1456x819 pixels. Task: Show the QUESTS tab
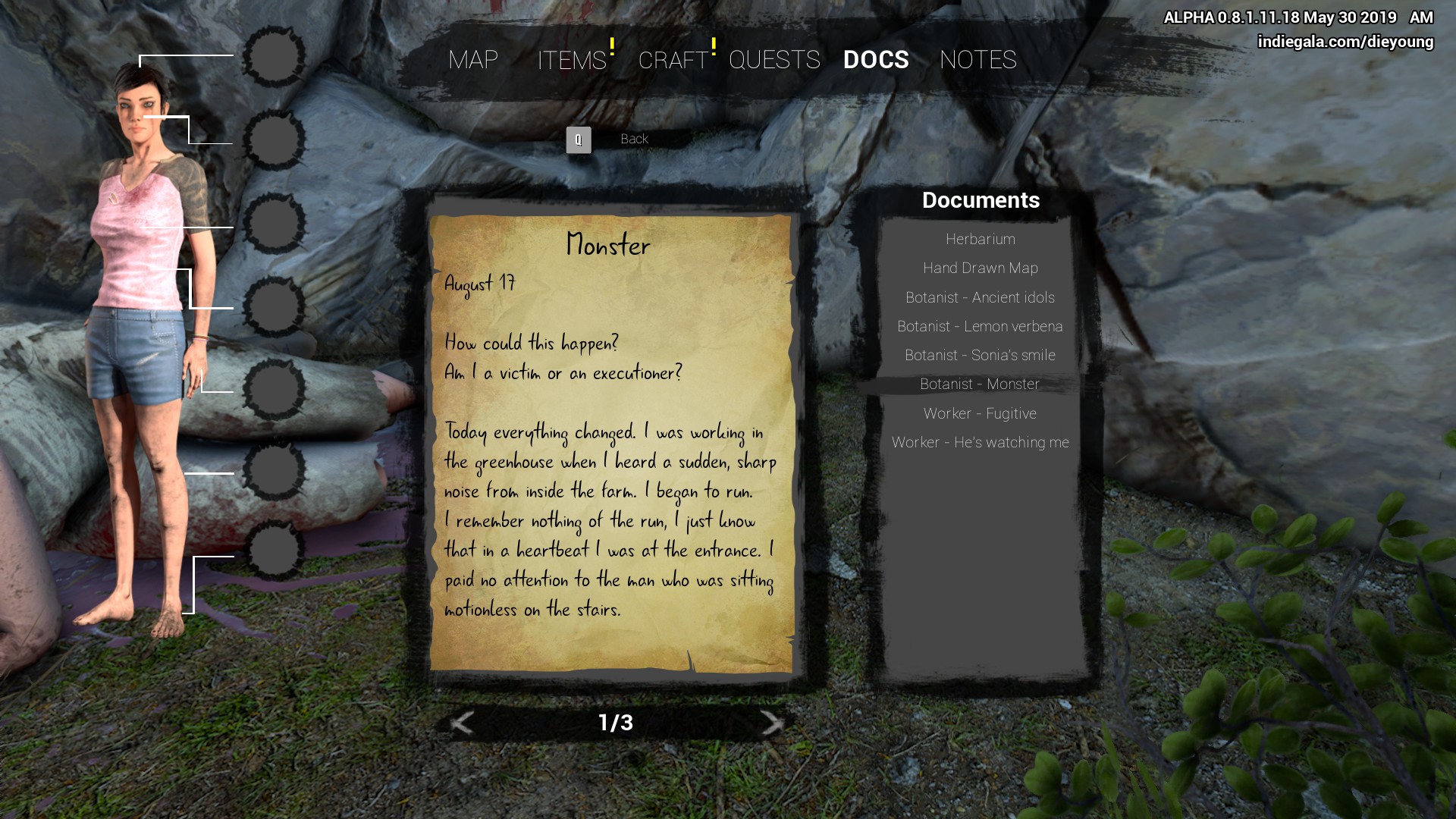[x=774, y=60]
